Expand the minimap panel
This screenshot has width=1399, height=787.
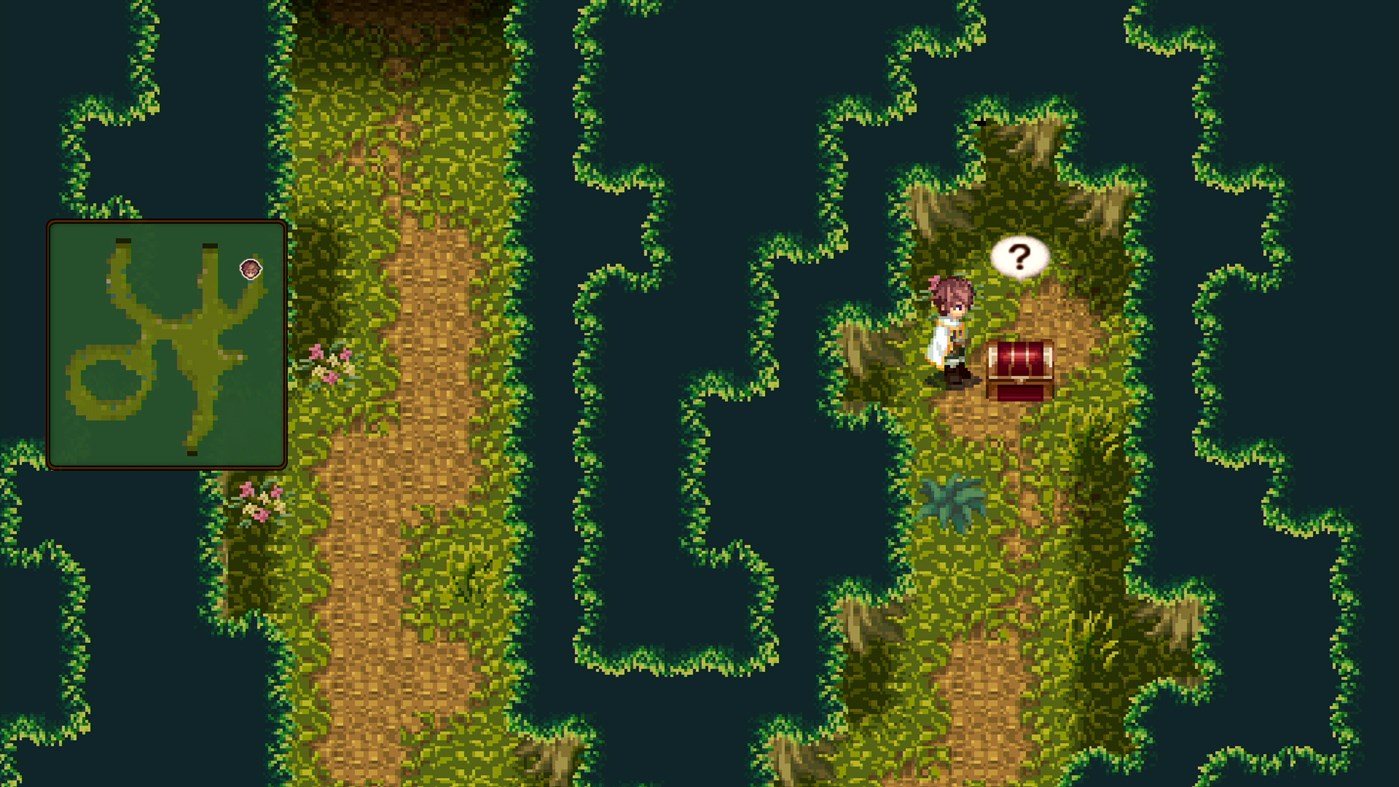[x=166, y=343]
